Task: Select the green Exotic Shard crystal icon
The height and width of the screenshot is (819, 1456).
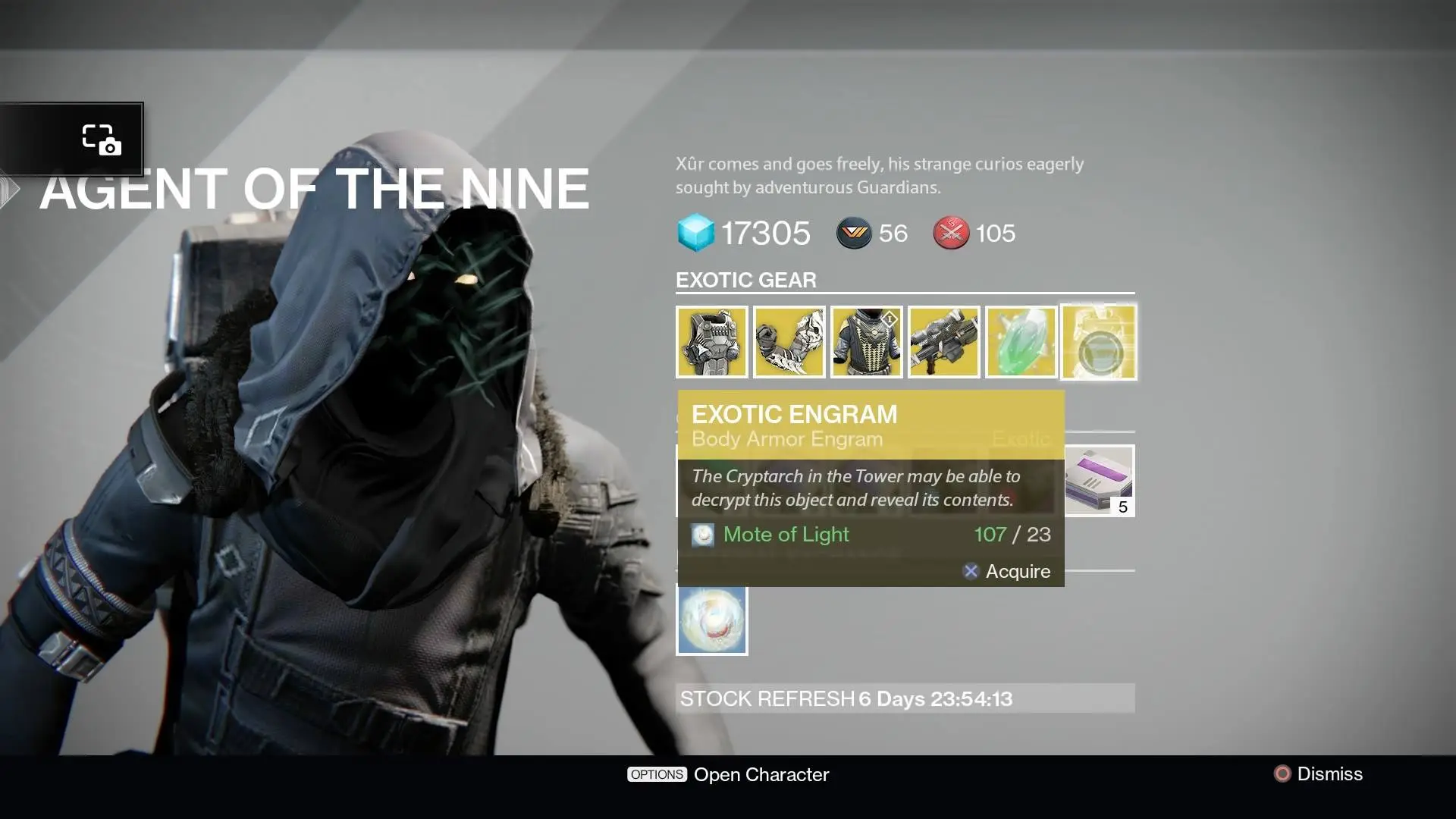Action: (1021, 342)
